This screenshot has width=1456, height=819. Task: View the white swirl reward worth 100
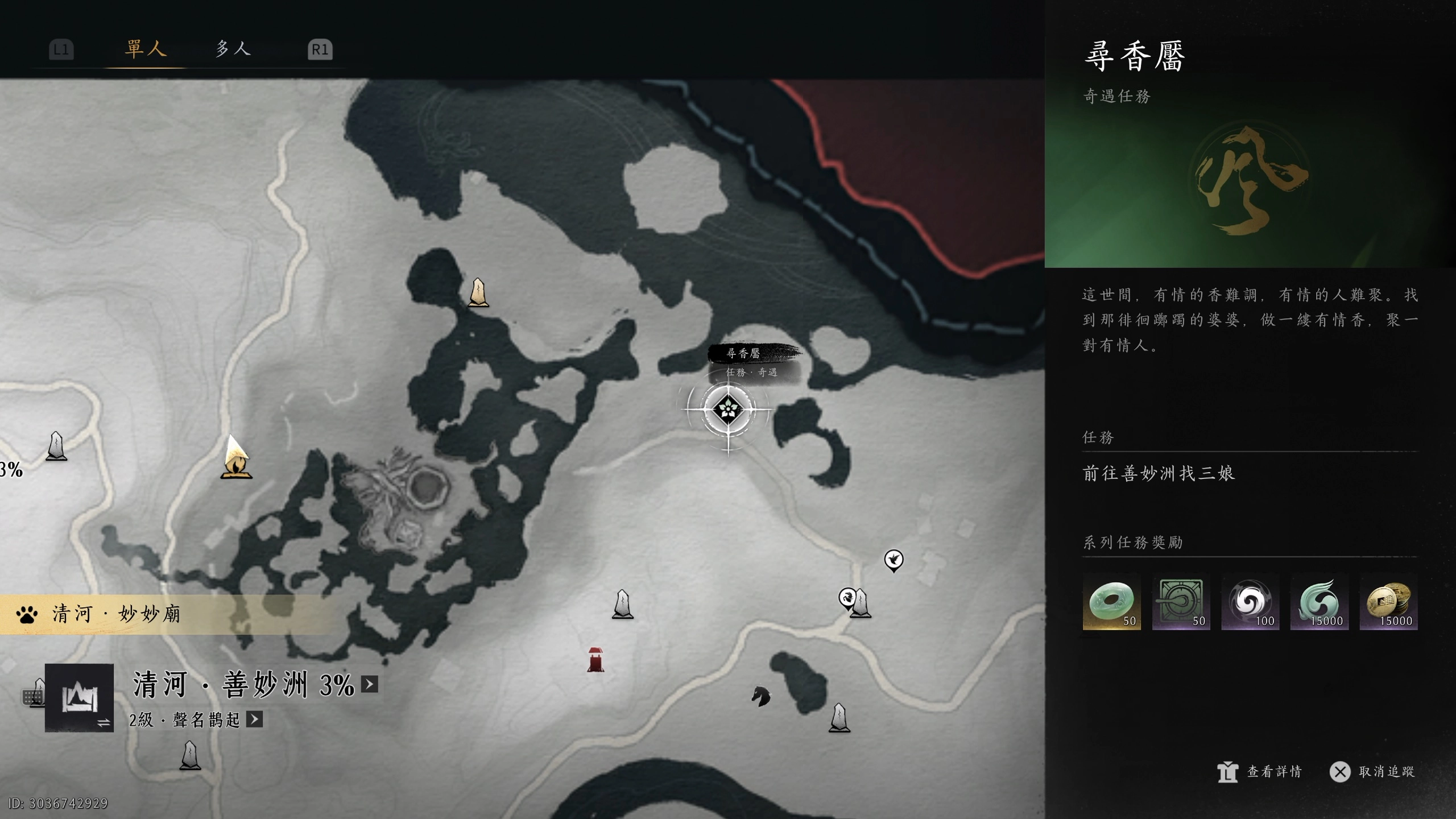(x=1250, y=602)
